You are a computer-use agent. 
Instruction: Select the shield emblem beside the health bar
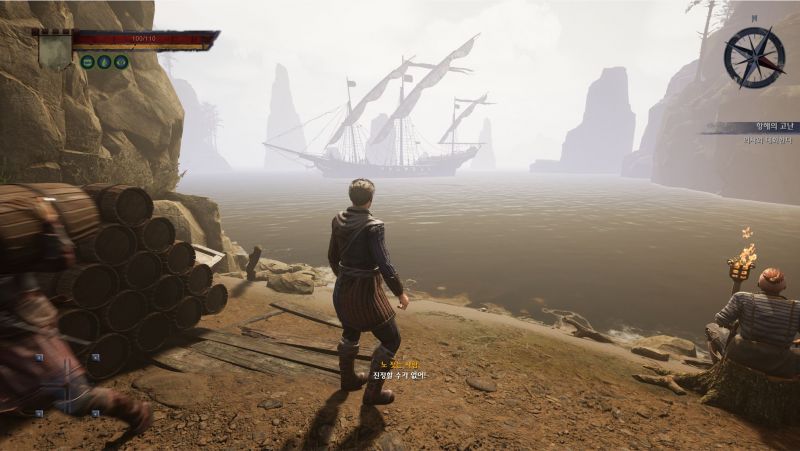click(x=54, y=49)
